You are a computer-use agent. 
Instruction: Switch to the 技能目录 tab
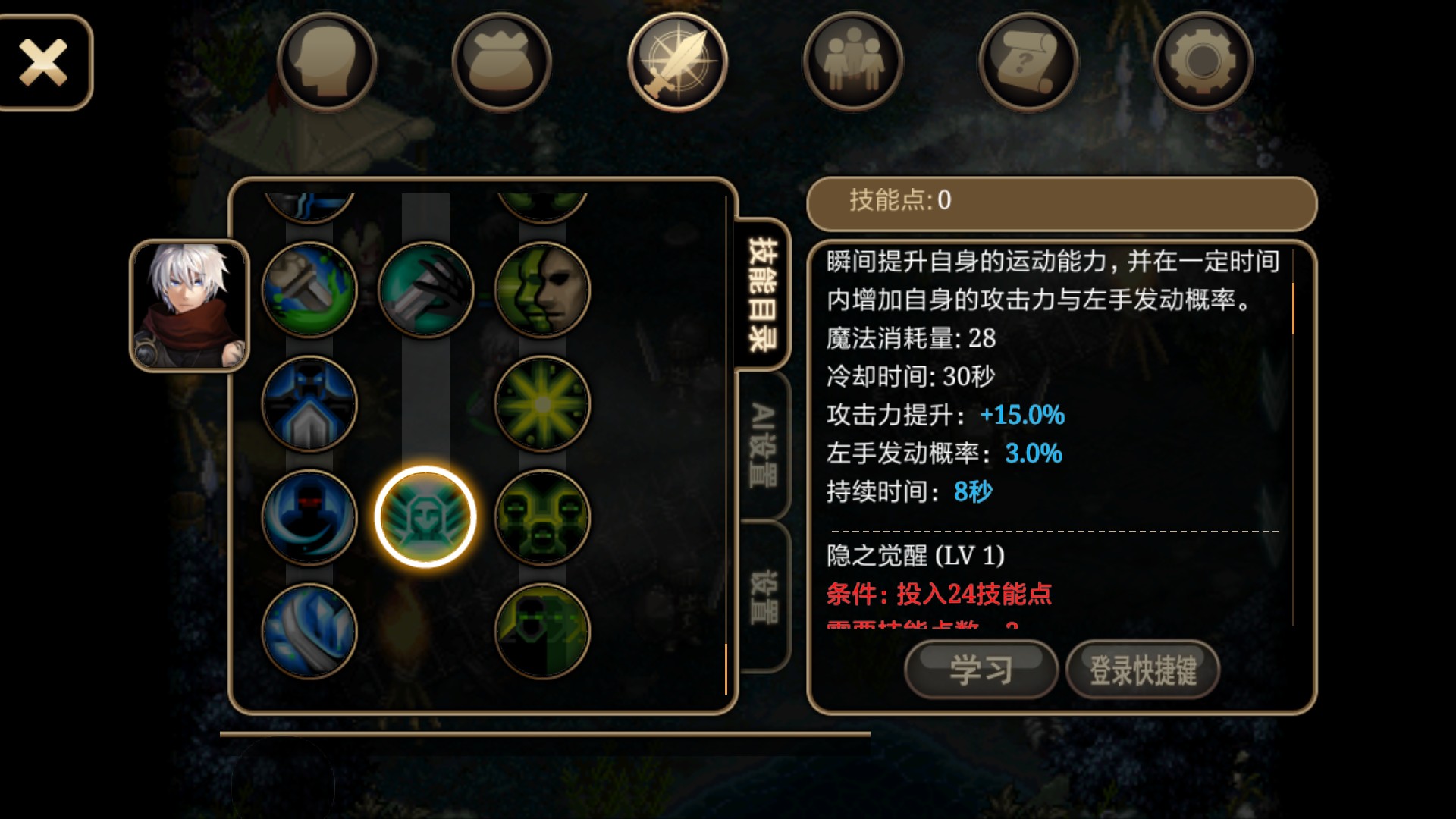tap(762, 294)
